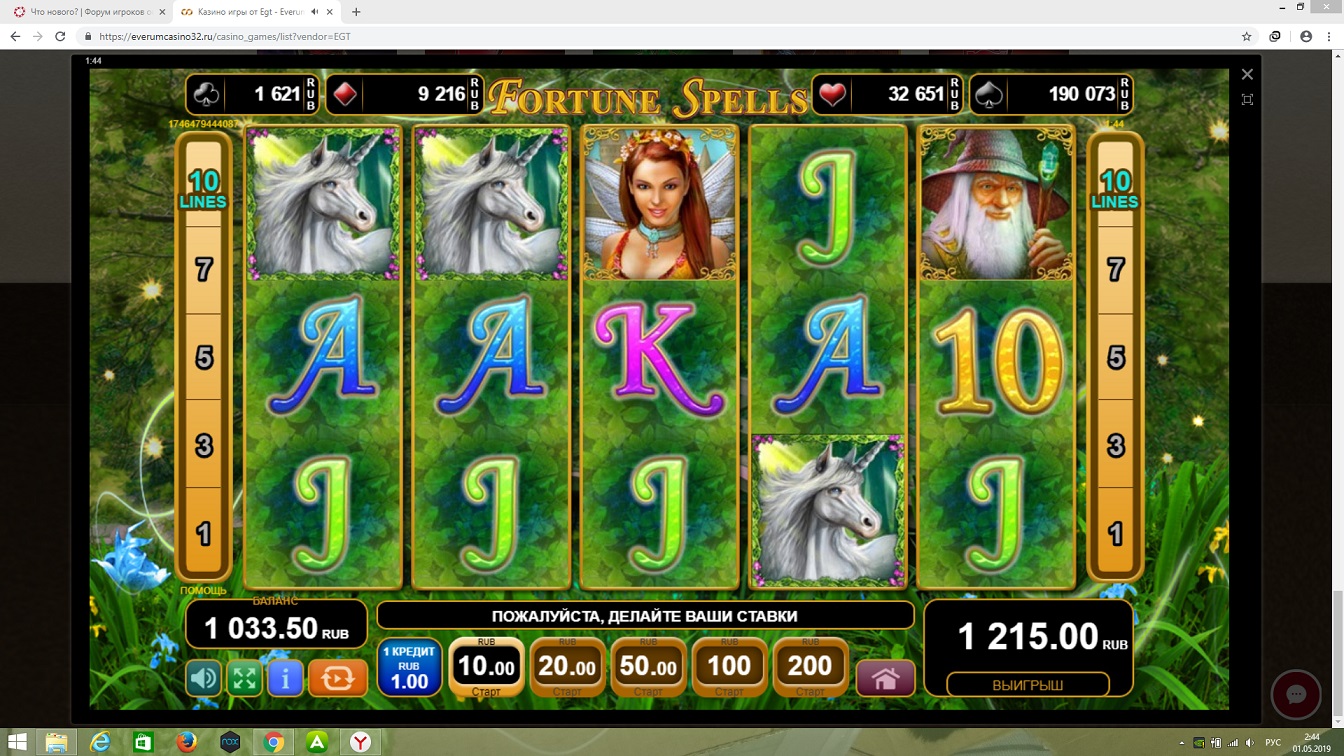Open the blue info paytable button

(285, 679)
